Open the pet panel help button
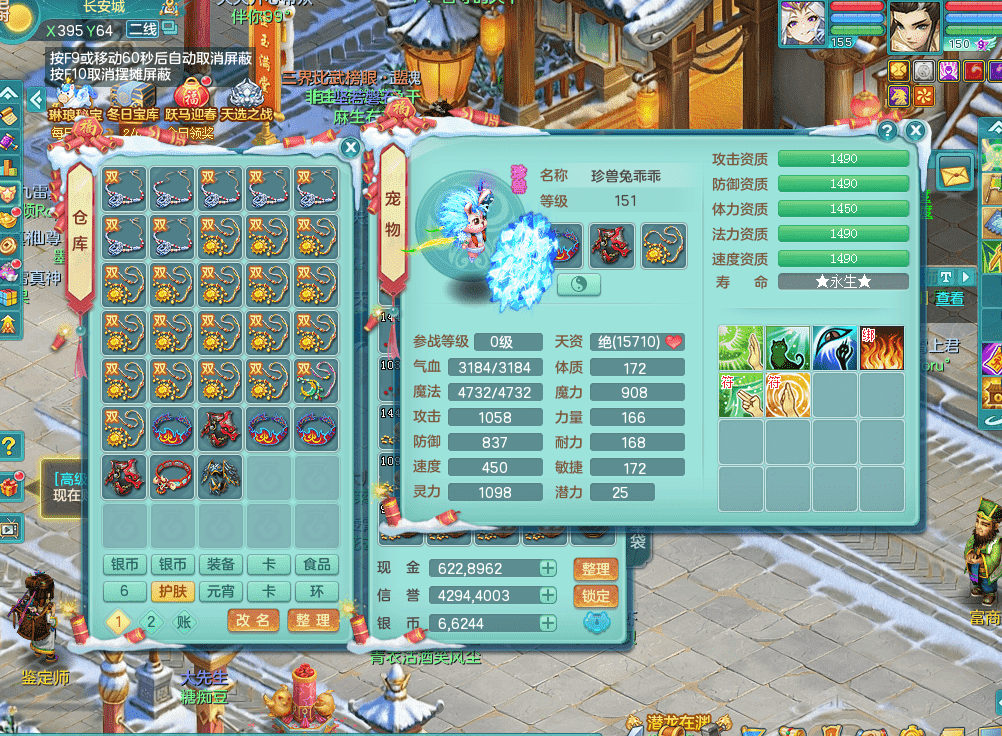 886,130
